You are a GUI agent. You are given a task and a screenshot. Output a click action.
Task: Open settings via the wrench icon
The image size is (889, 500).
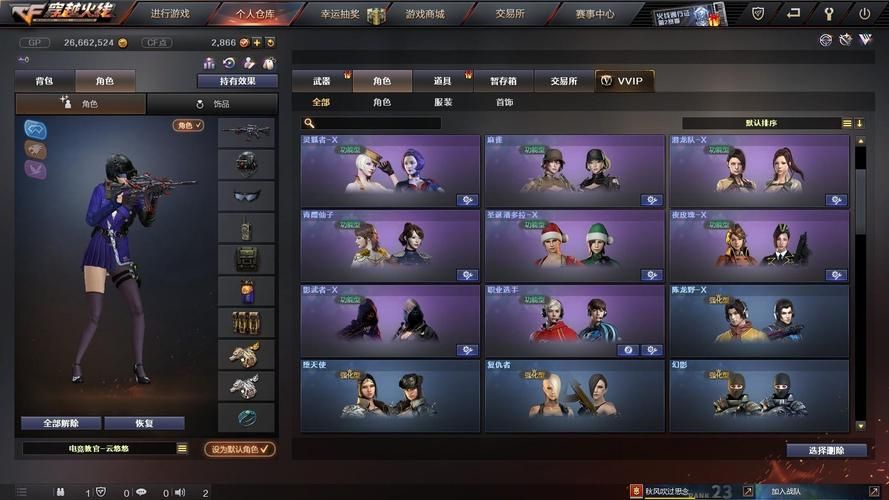[829, 14]
